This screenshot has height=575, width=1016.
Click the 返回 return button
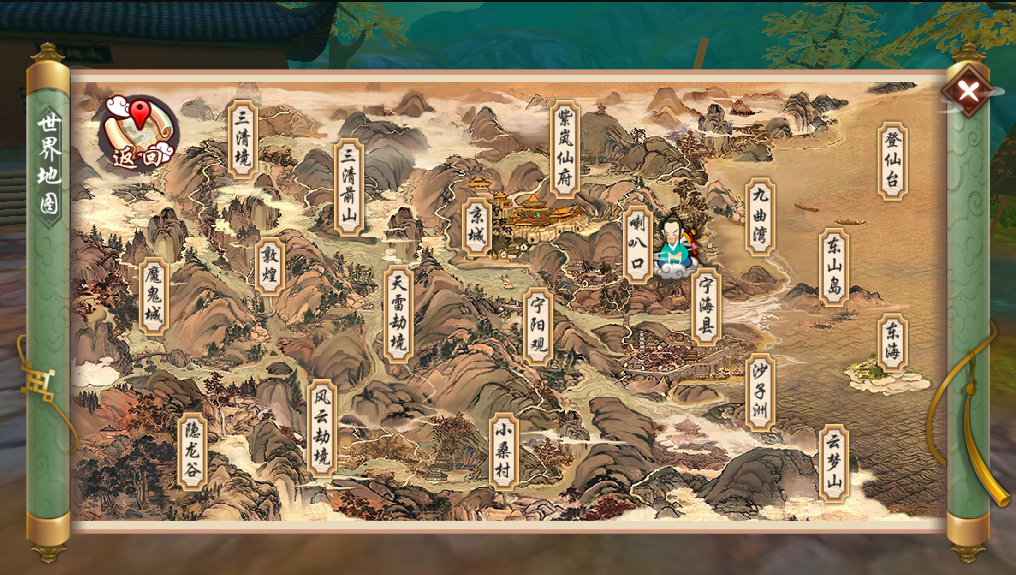coord(139,133)
